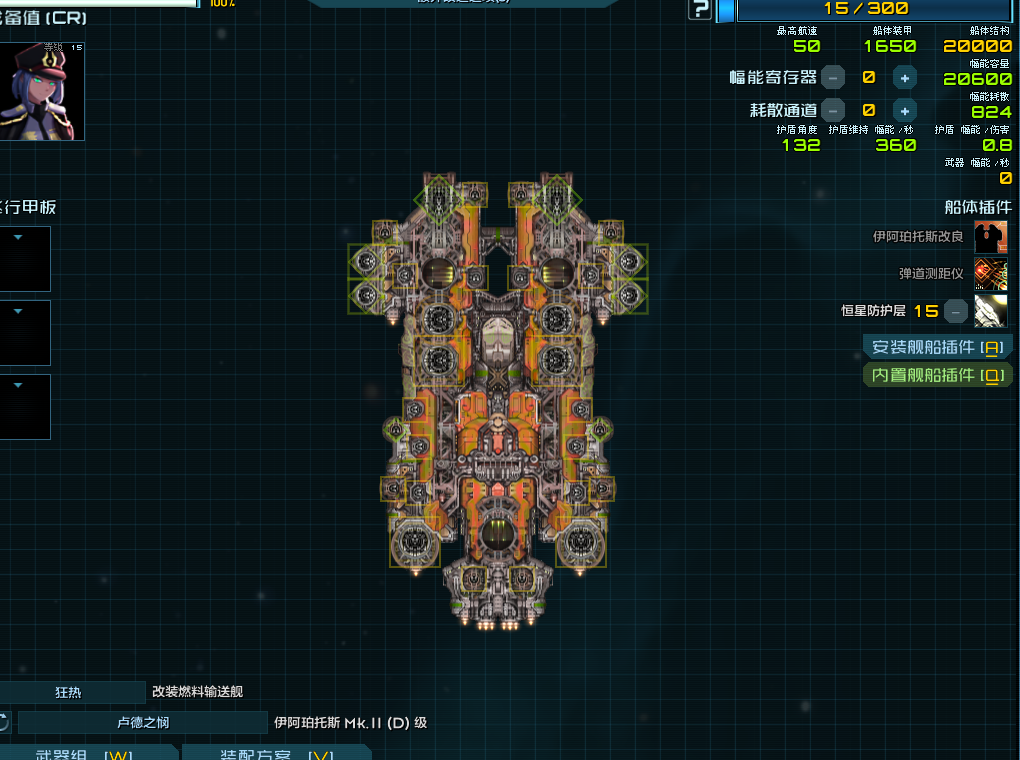Increase 耗散通道 vents with the plus

[904, 110]
